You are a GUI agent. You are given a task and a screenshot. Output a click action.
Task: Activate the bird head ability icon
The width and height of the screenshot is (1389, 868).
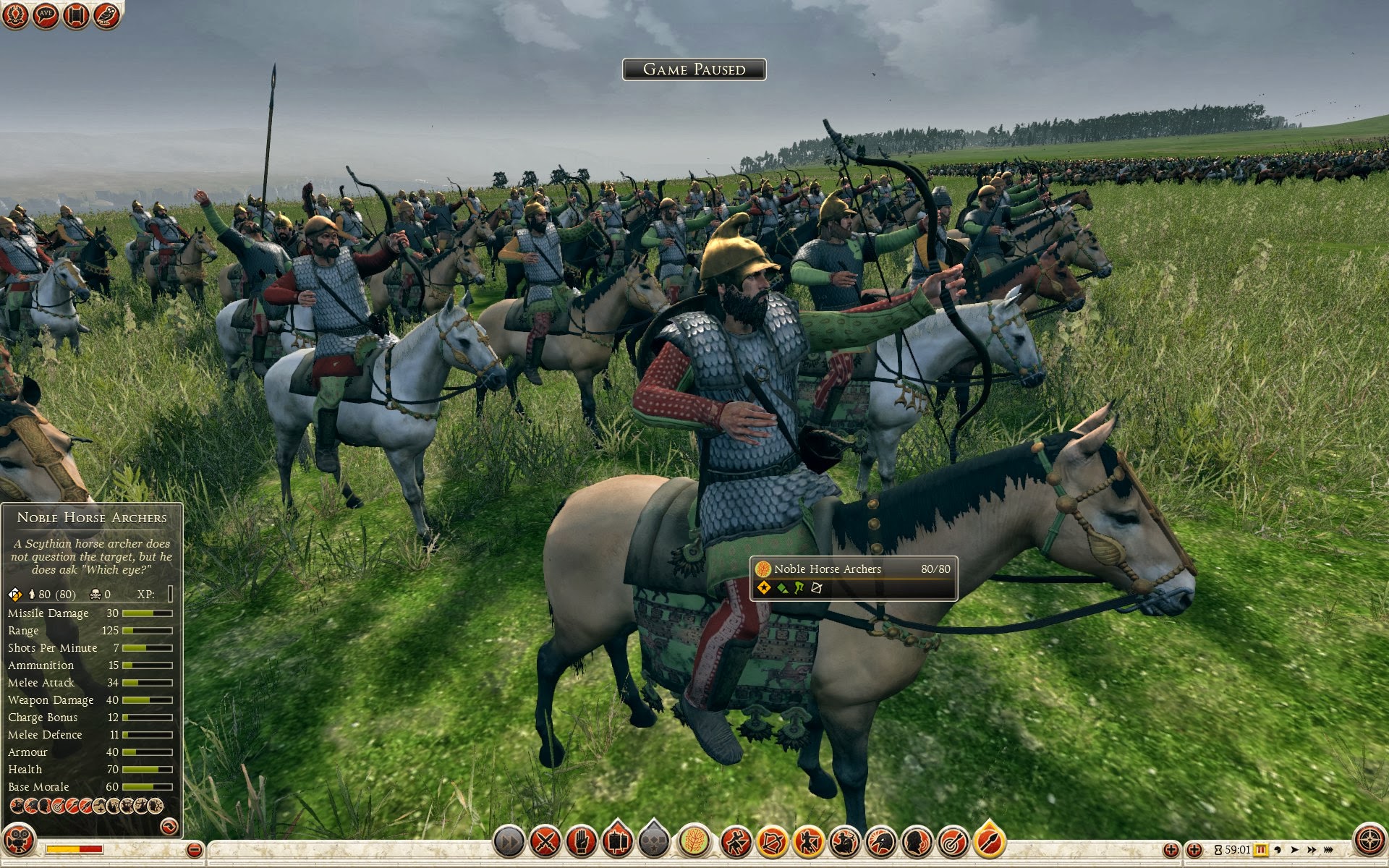[880, 842]
